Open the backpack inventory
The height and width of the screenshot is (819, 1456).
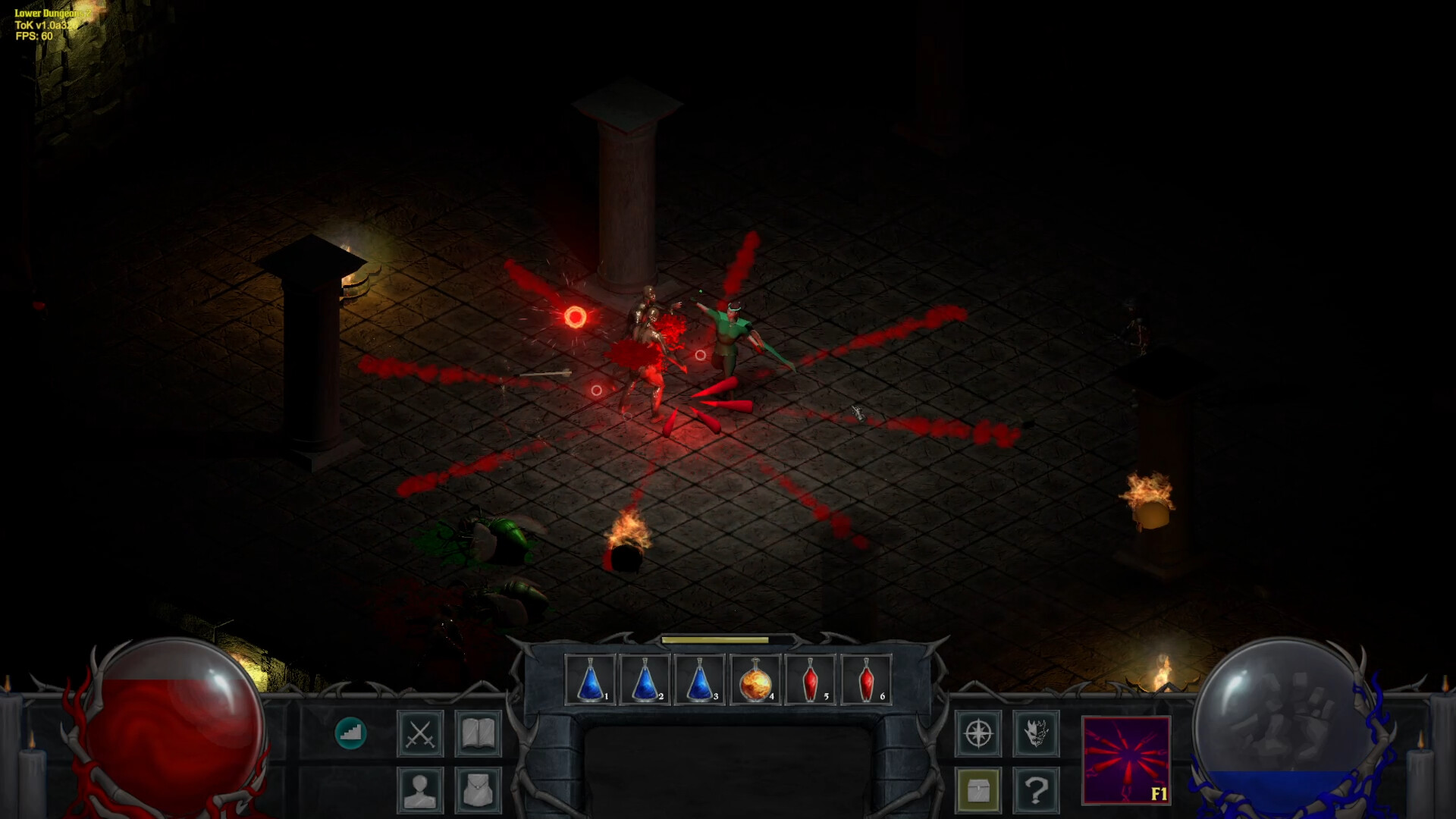[478, 790]
